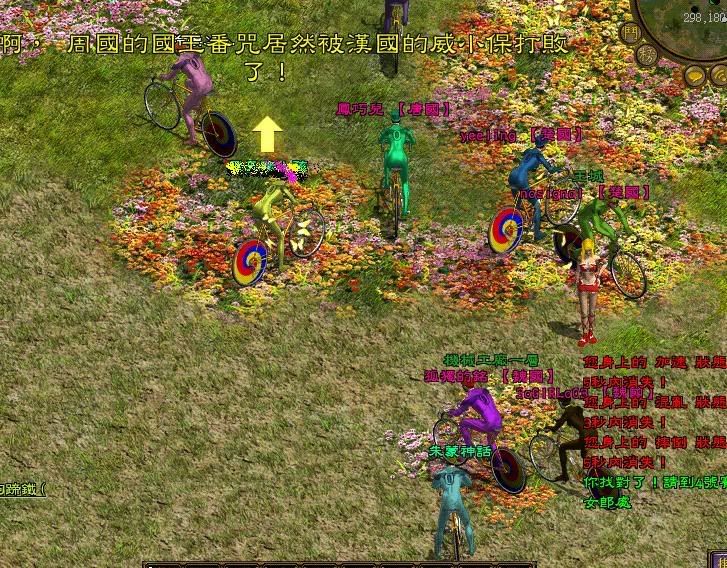
Task: Open the yellow speech bubble chat icon
Action: (694, 75)
